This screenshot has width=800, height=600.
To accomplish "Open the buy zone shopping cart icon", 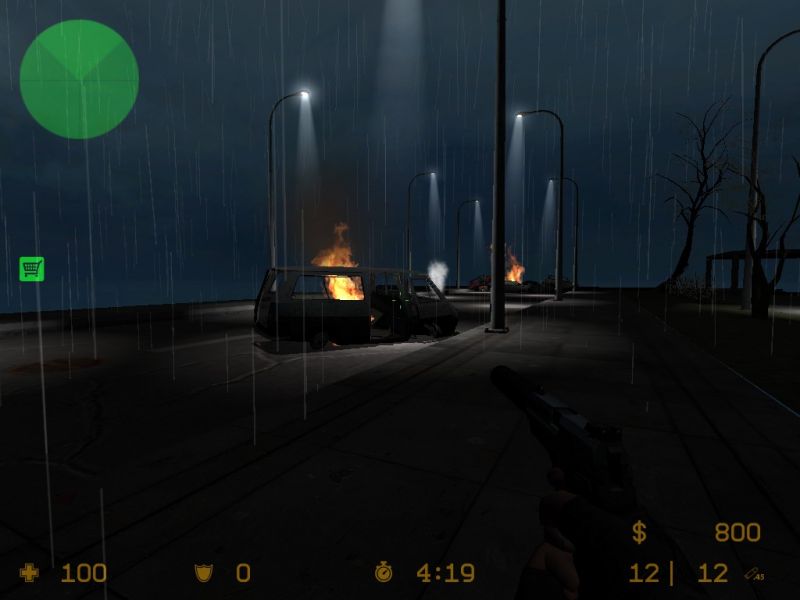I will [31, 268].
